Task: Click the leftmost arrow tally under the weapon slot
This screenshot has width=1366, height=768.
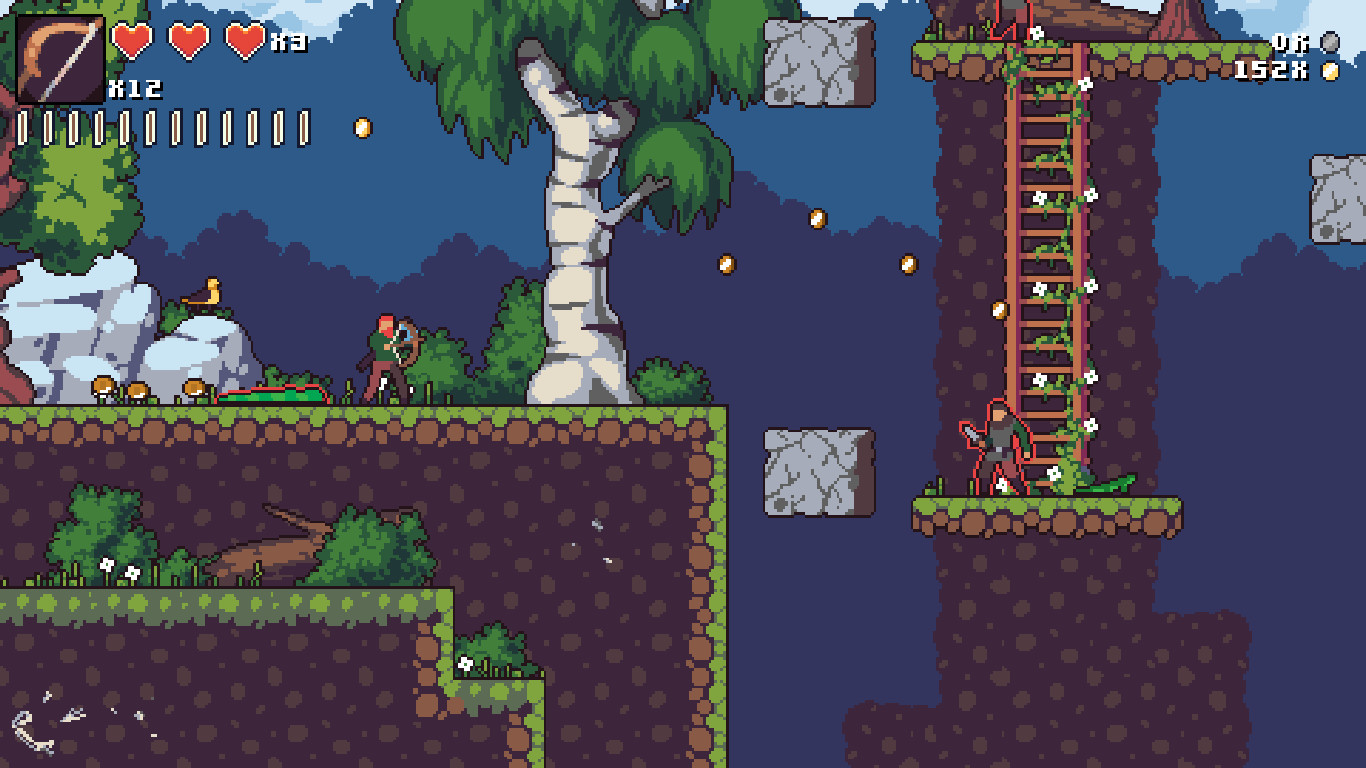Action: click(24, 127)
